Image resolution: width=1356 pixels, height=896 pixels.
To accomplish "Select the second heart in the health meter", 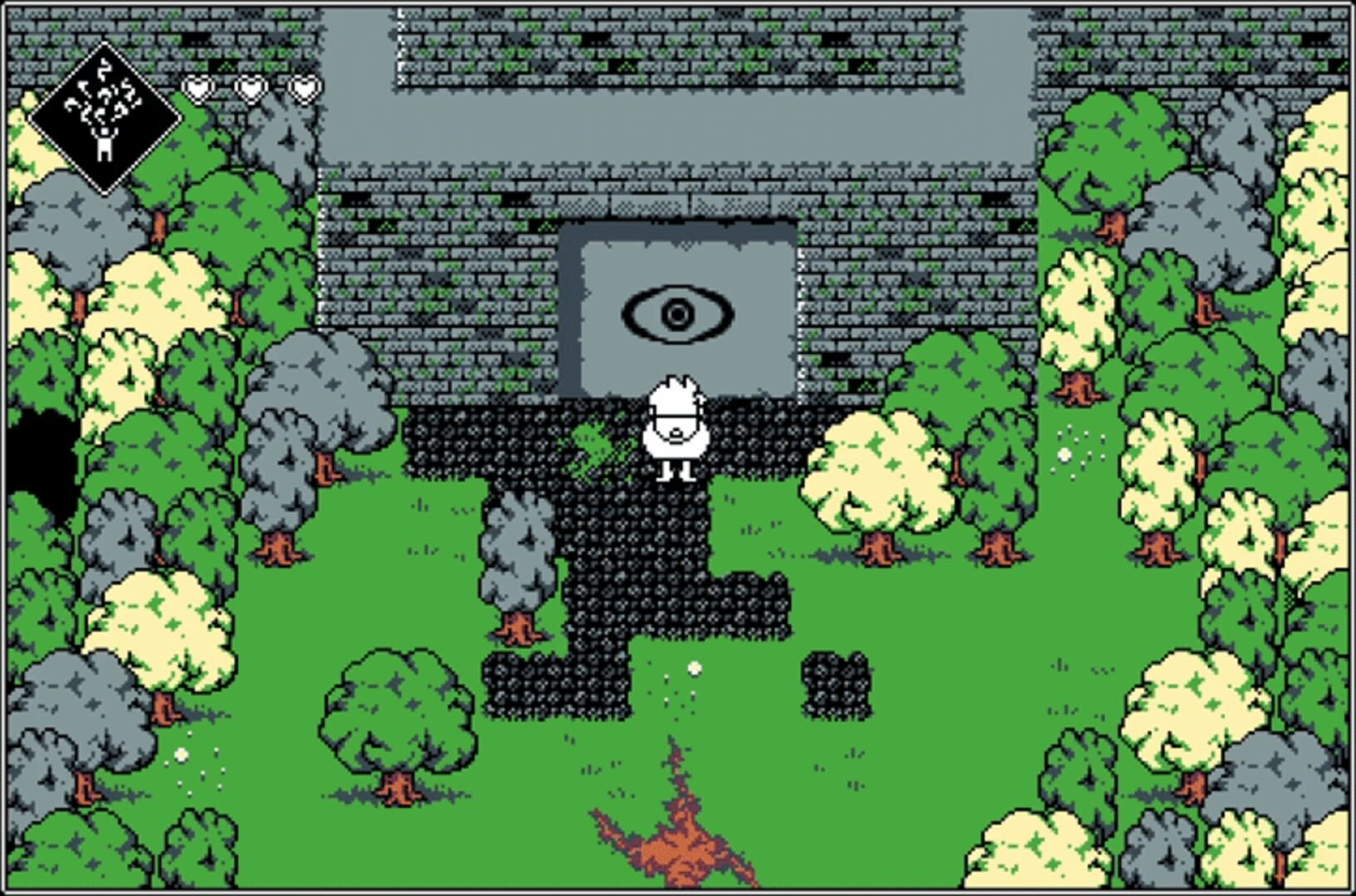I will (x=251, y=85).
